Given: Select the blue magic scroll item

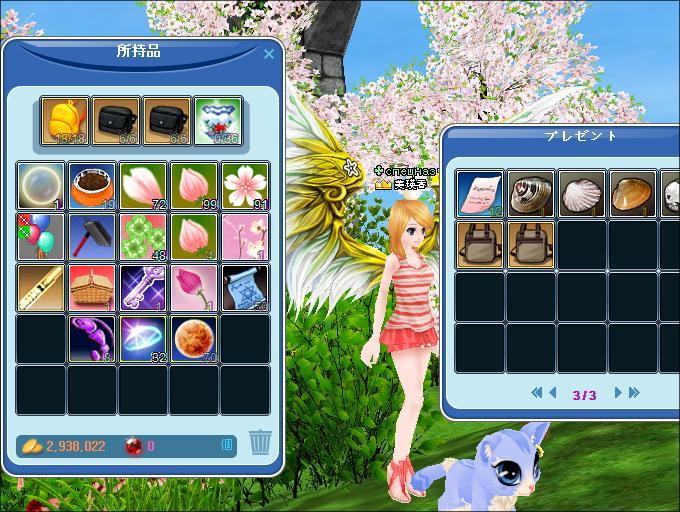Looking at the screenshot, I should coord(245,287).
